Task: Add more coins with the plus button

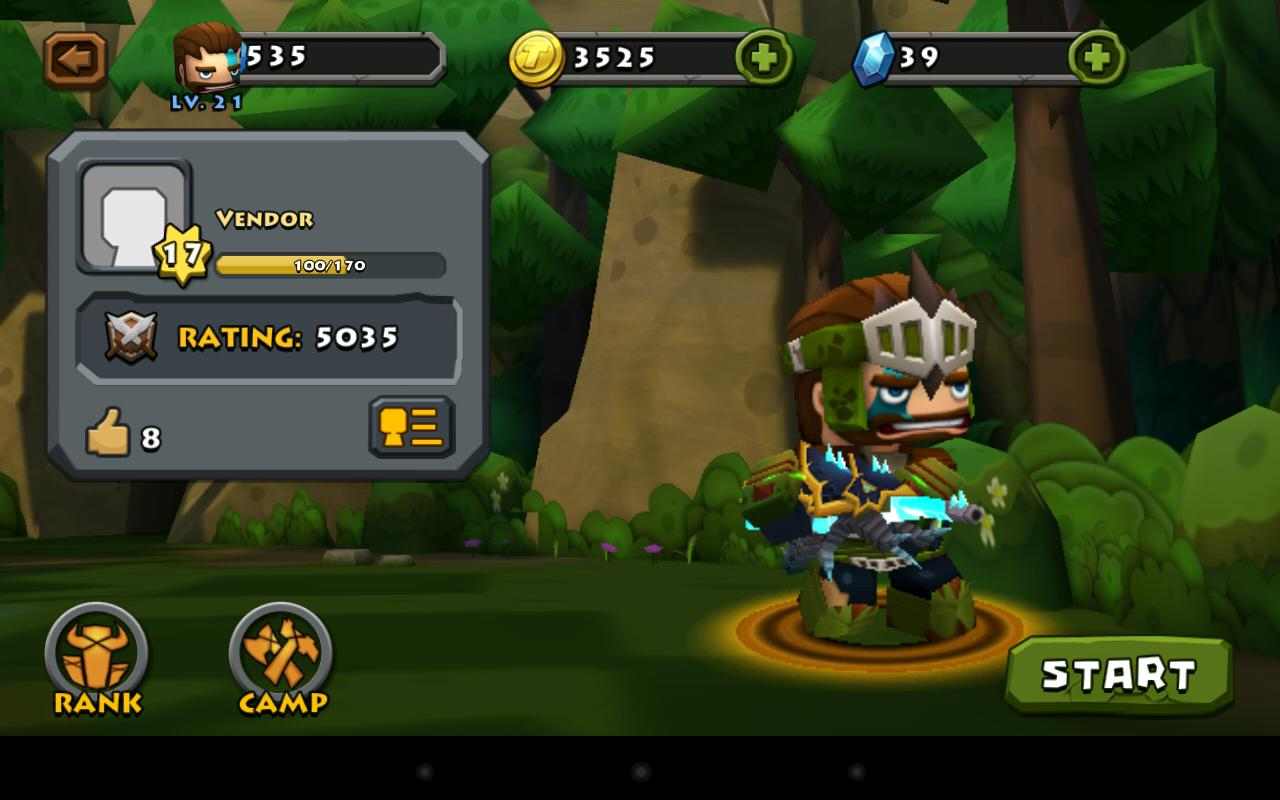Action: (x=764, y=57)
